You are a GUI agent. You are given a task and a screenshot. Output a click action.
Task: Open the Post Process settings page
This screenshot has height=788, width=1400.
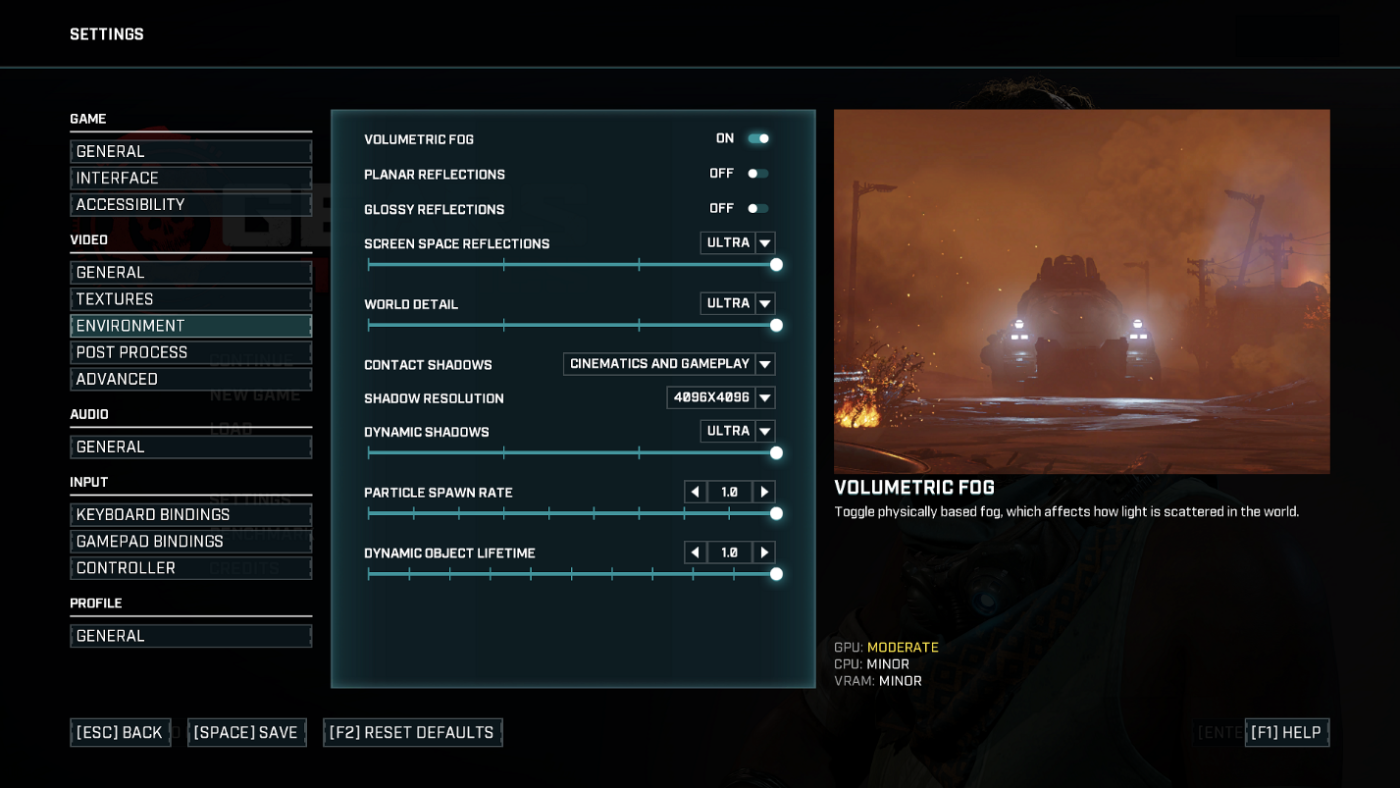coord(190,351)
